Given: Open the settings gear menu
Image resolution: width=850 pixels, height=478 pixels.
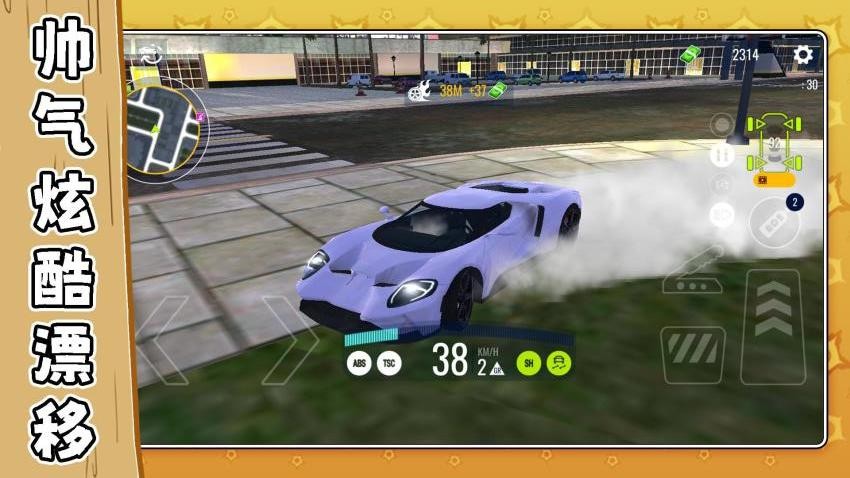Looking at the screenshot, I should (802, 56).
